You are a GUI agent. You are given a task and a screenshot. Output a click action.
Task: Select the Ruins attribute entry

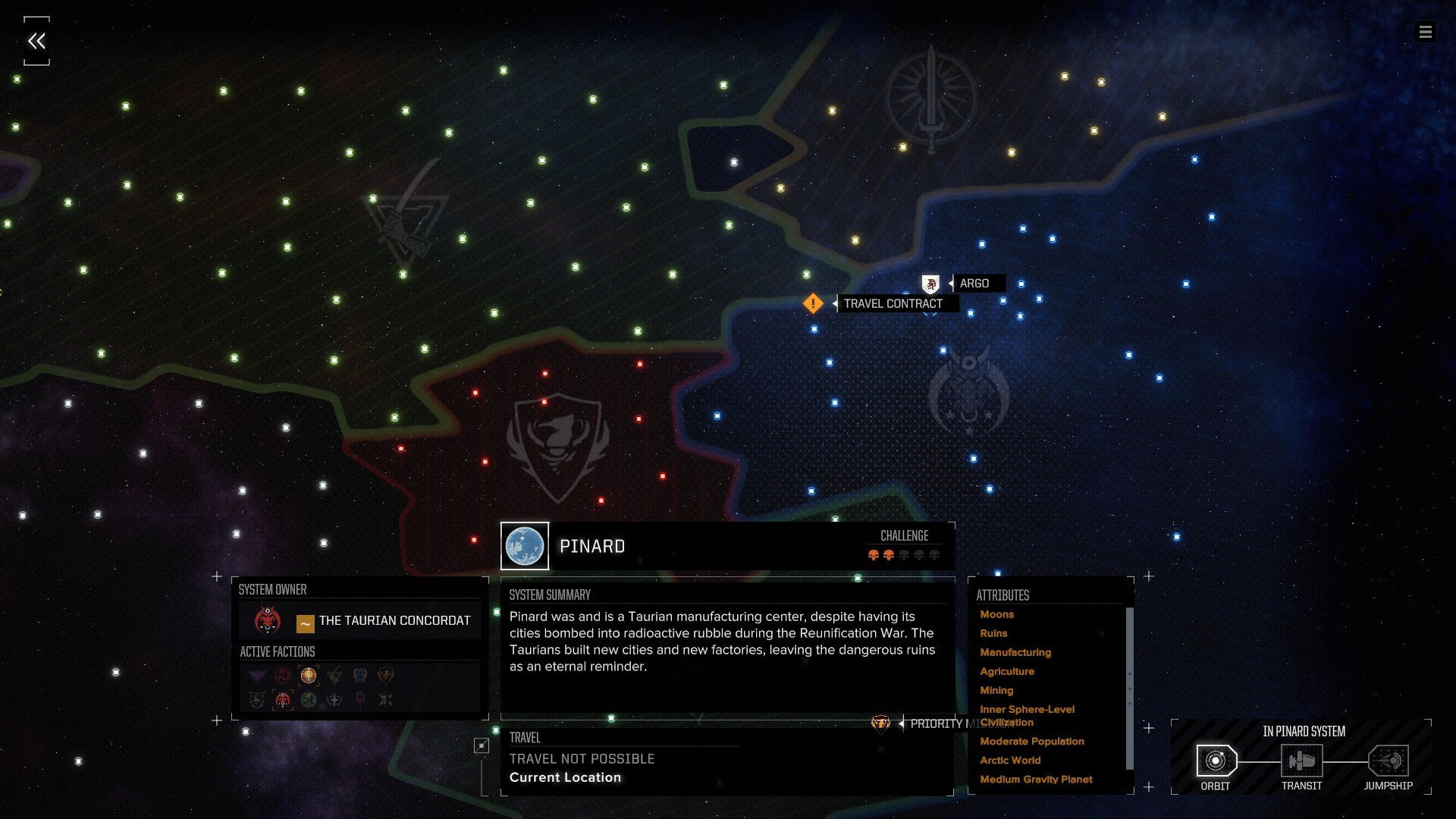(993, 633)
